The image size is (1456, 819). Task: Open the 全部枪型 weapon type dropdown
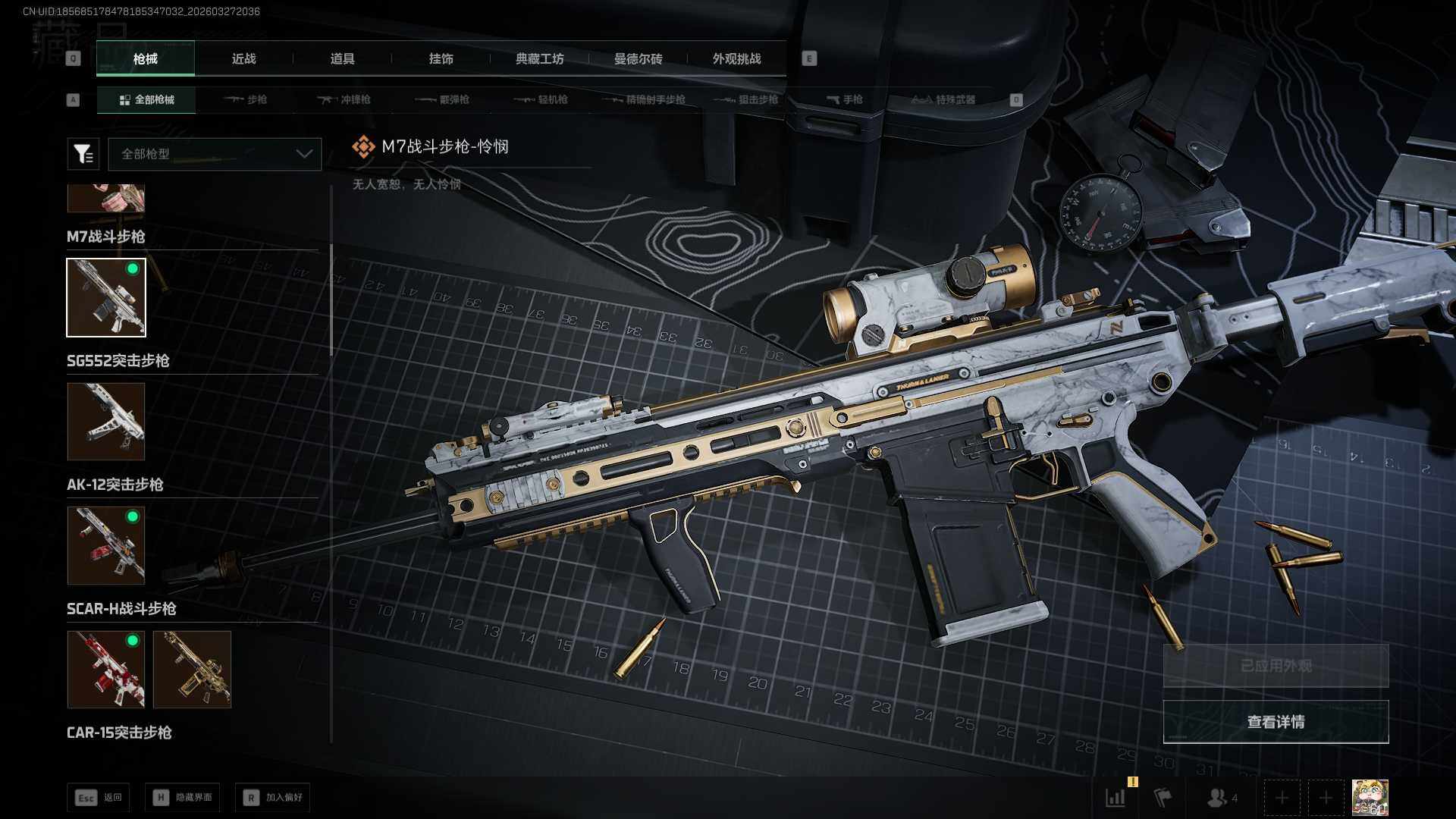click(215, 154)
